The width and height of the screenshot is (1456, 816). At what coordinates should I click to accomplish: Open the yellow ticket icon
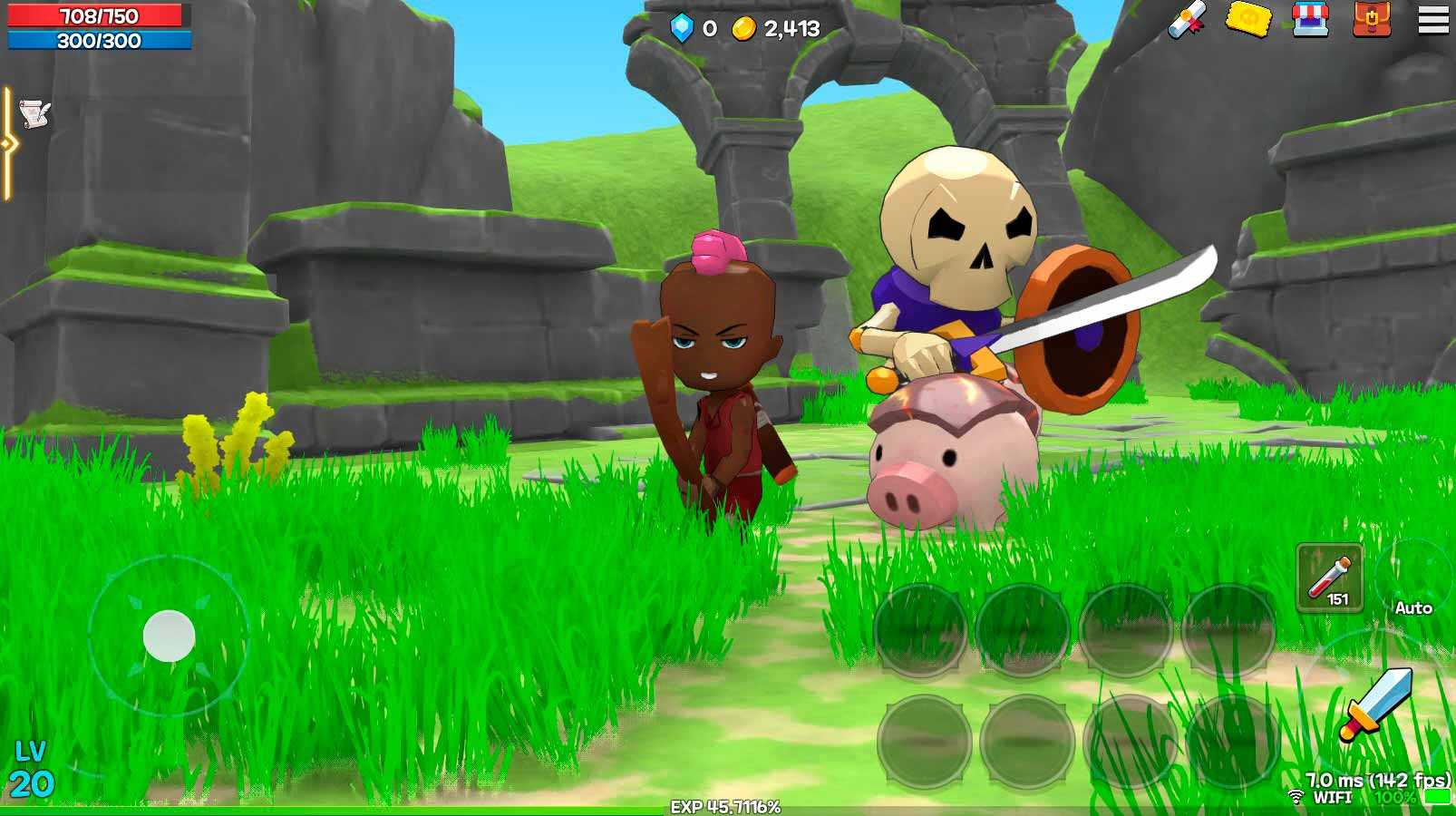coord(1248,19)
